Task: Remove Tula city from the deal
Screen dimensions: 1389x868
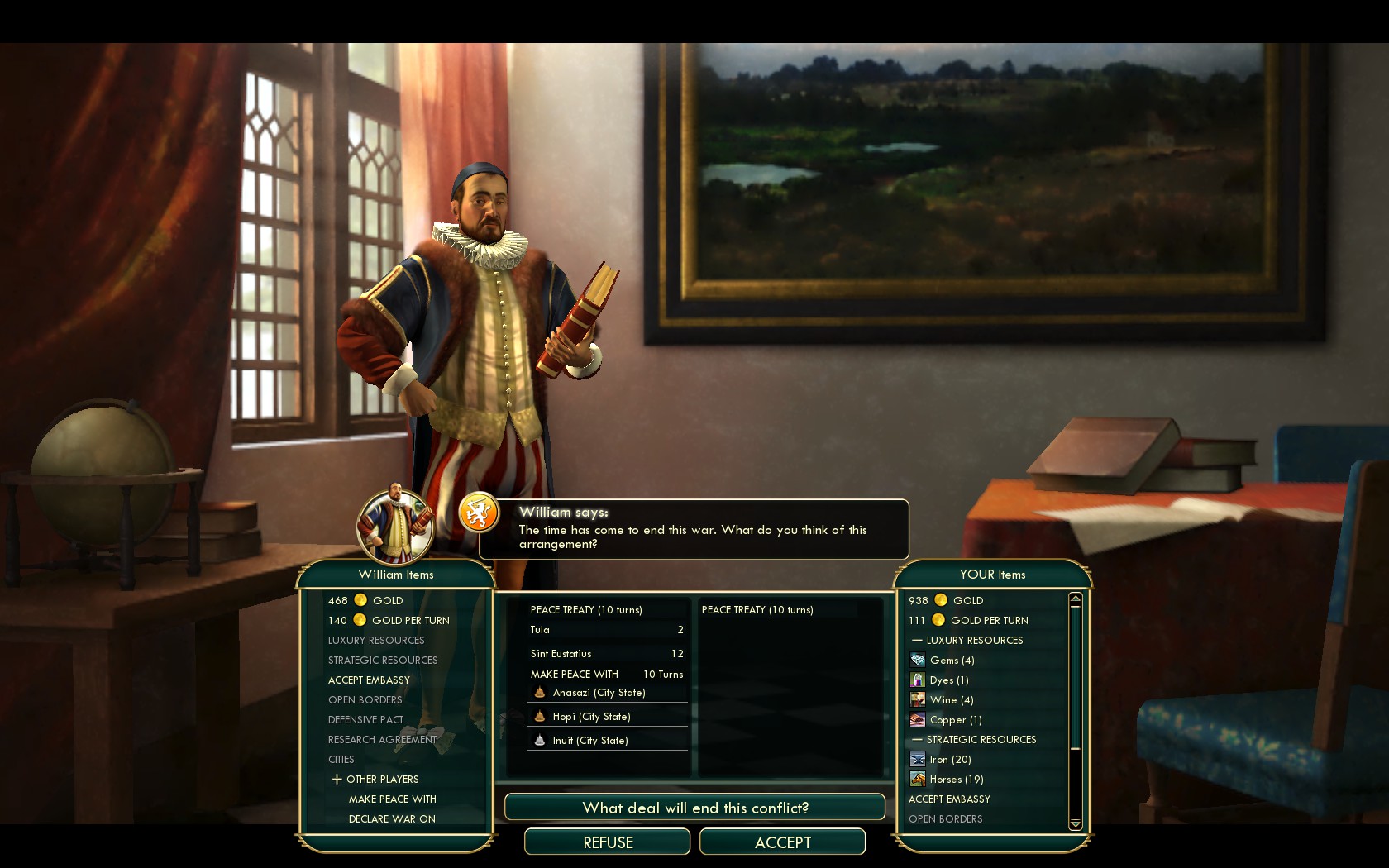Action: pos(606,630)
